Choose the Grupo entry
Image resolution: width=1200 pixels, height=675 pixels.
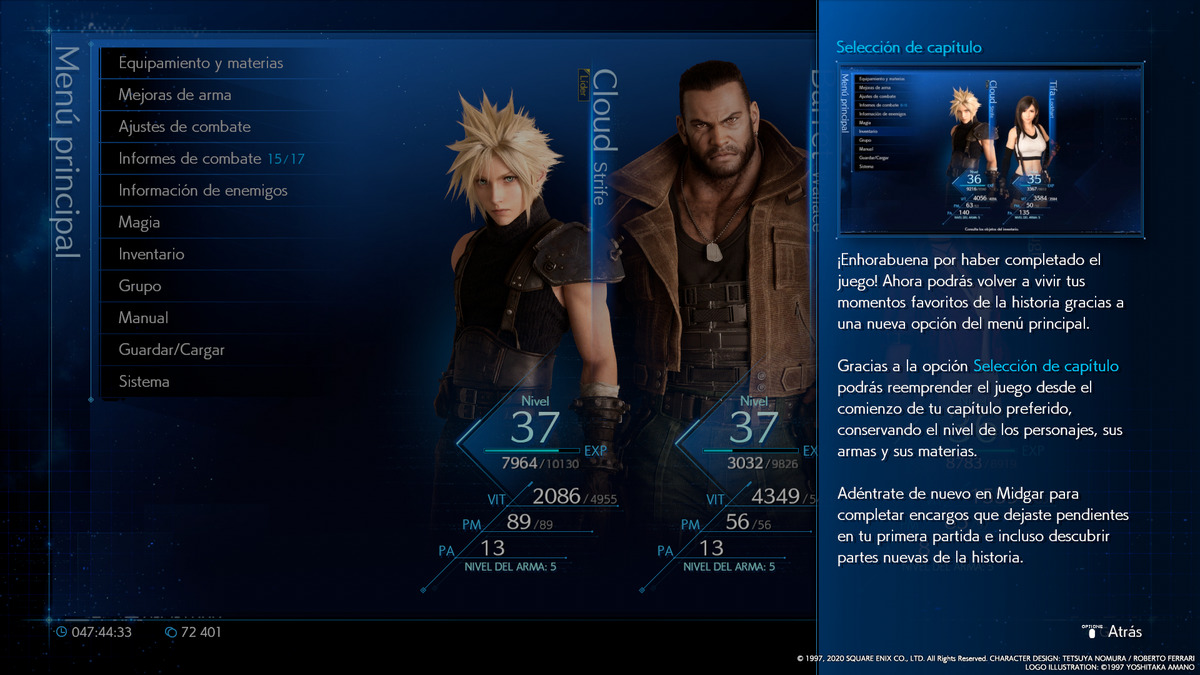click(x=140, y=286)
